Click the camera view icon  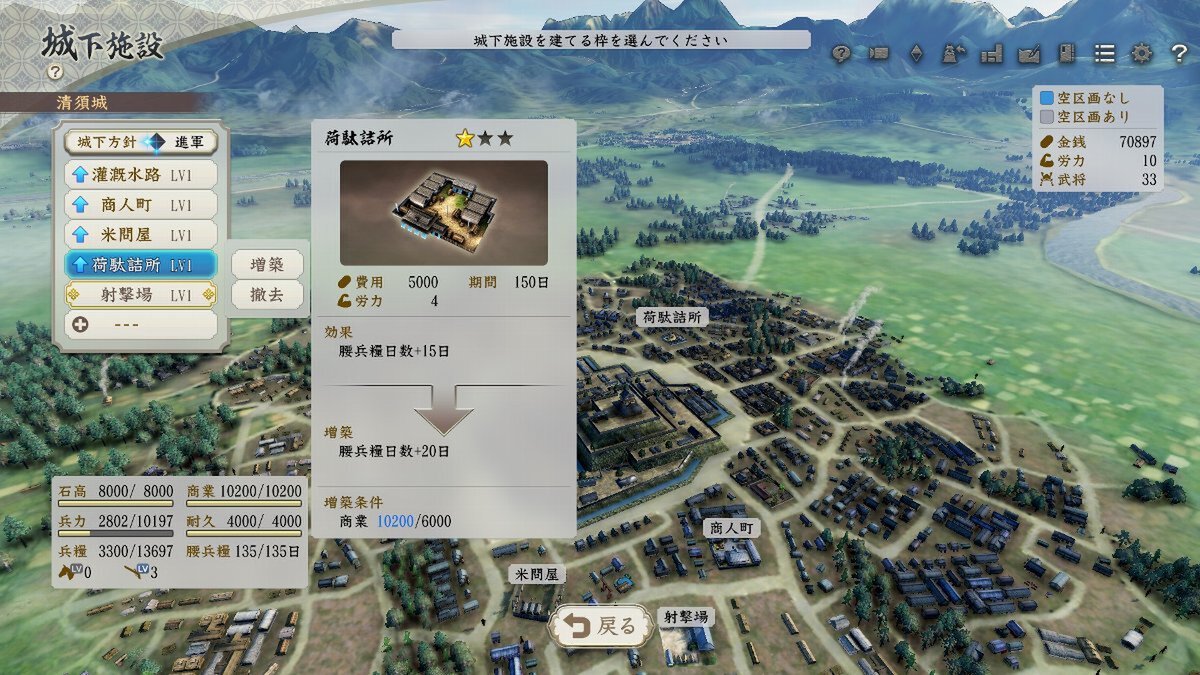[x=879, y=54]
